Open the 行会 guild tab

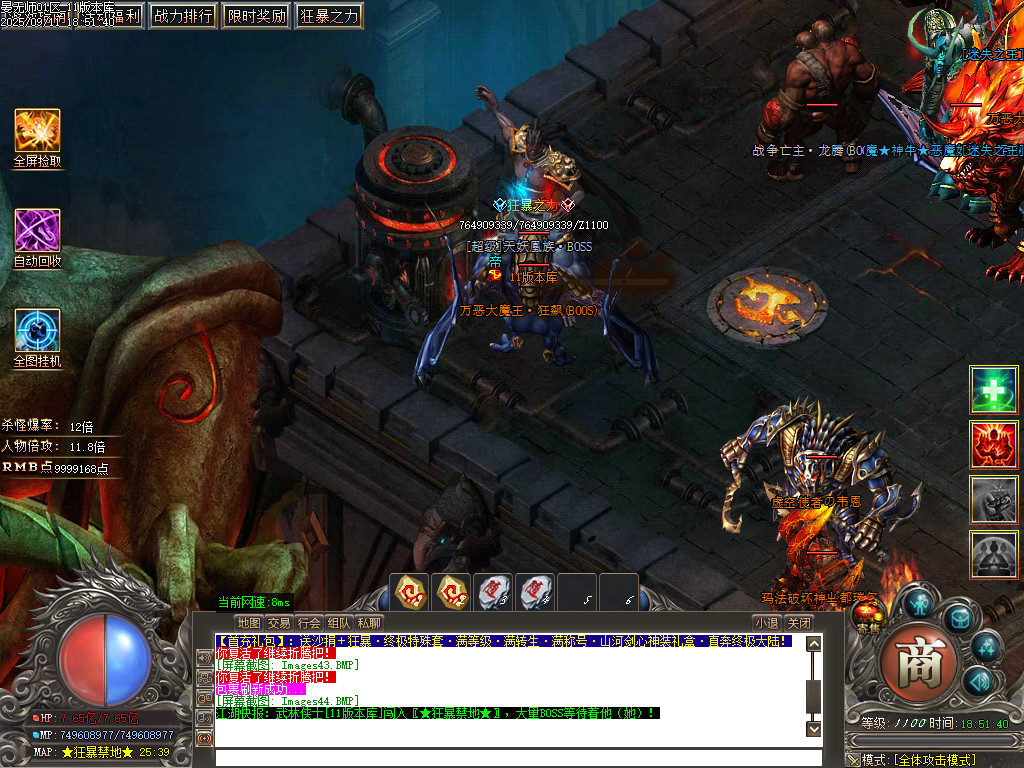point(310,623)
